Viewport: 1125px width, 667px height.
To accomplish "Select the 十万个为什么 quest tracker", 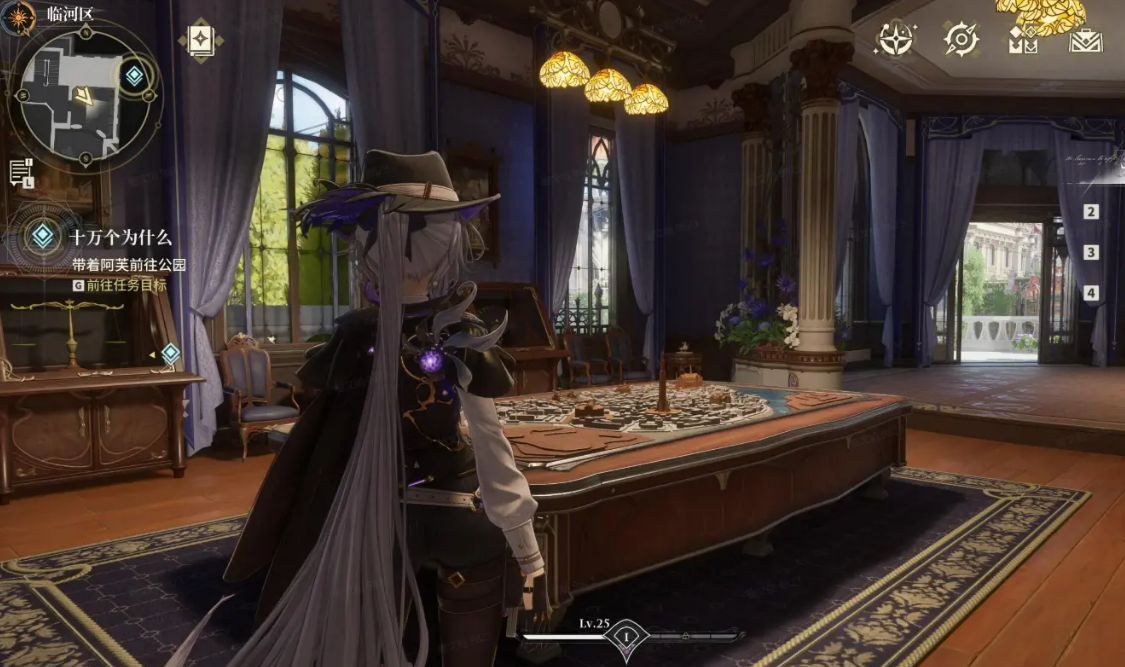I will tap(120, 238).
